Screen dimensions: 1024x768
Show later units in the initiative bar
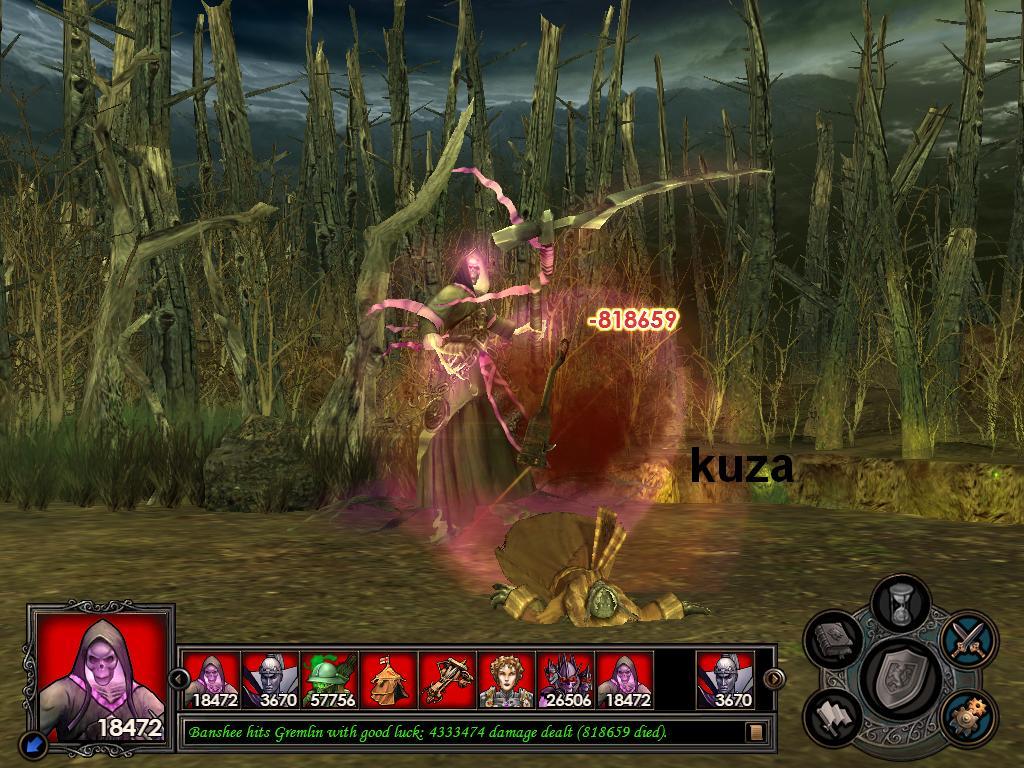click(x=774, y=679)
